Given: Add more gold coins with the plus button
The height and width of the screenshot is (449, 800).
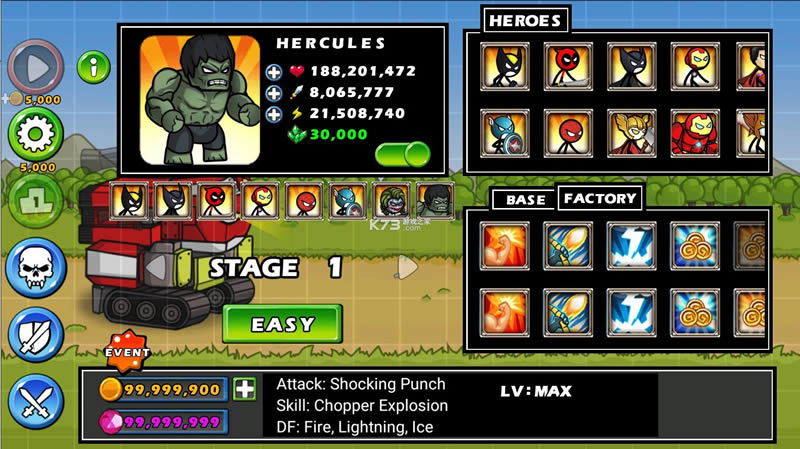Looking at the screenshot, I should 244,390.
